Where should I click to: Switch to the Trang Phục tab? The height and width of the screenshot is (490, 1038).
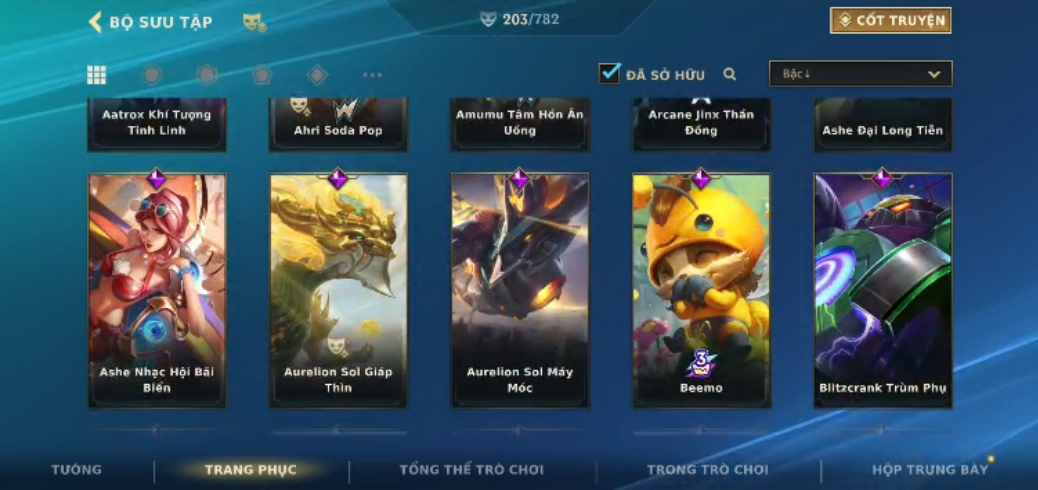tap(251, 470)
